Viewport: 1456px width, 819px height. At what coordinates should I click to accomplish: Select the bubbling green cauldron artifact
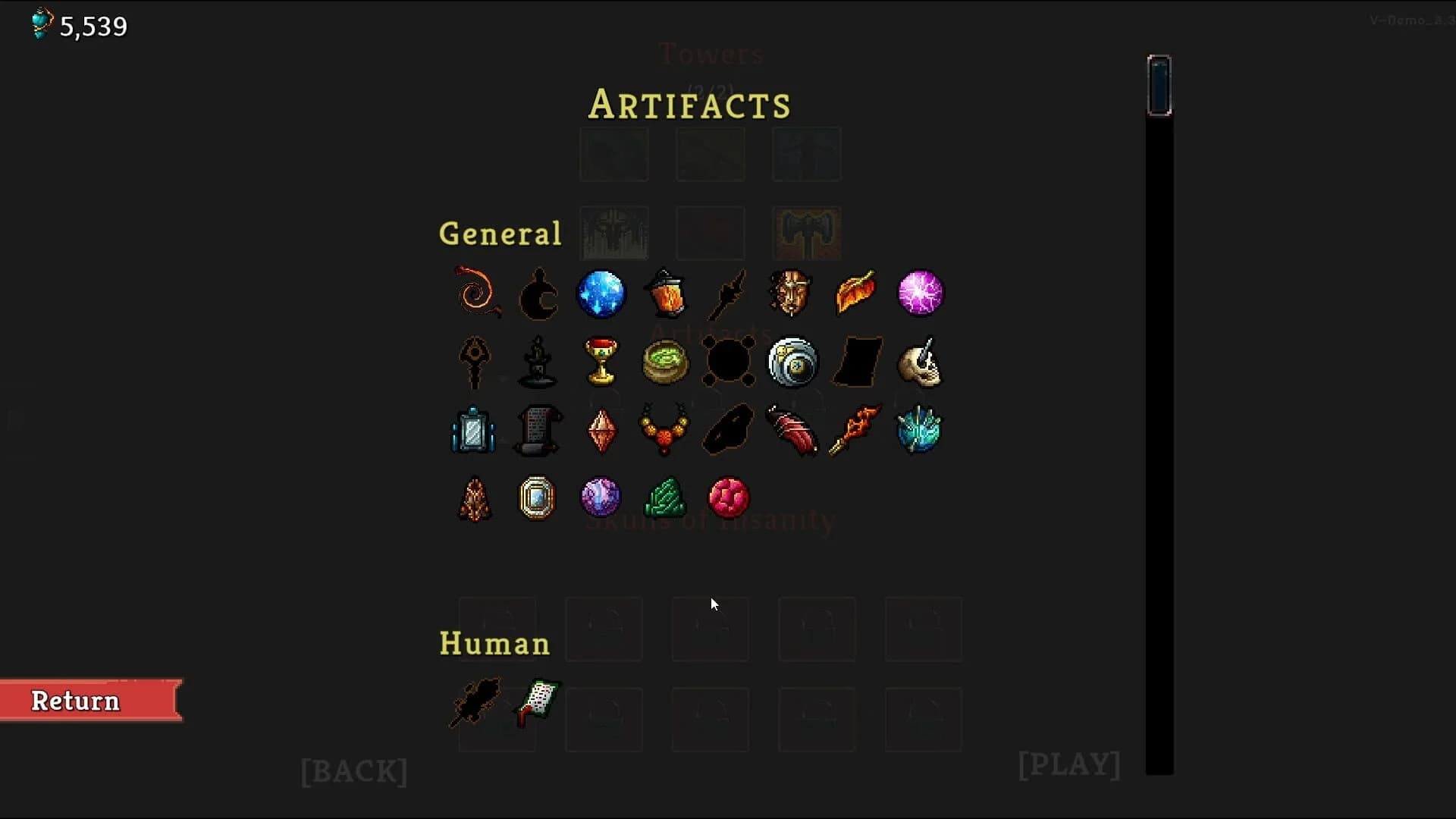pos(665,362)
